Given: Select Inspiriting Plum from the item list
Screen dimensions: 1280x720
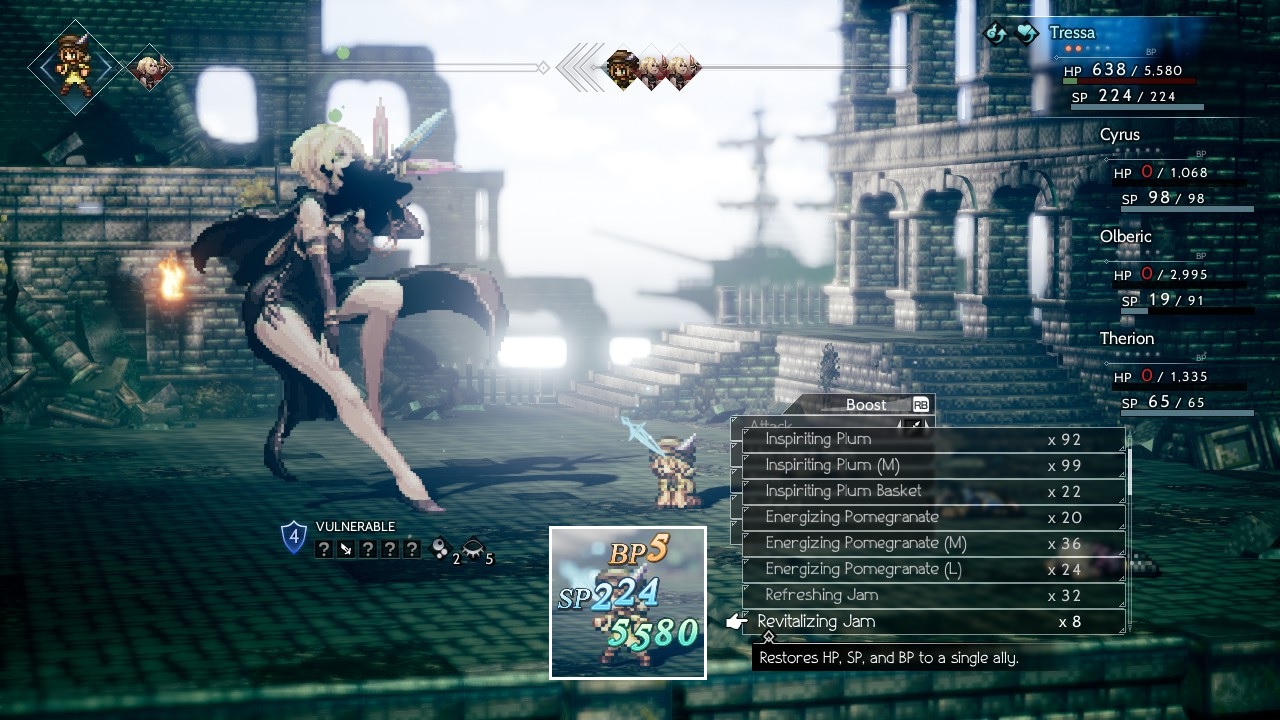Looking at the screenshot, I should (932, 439).
